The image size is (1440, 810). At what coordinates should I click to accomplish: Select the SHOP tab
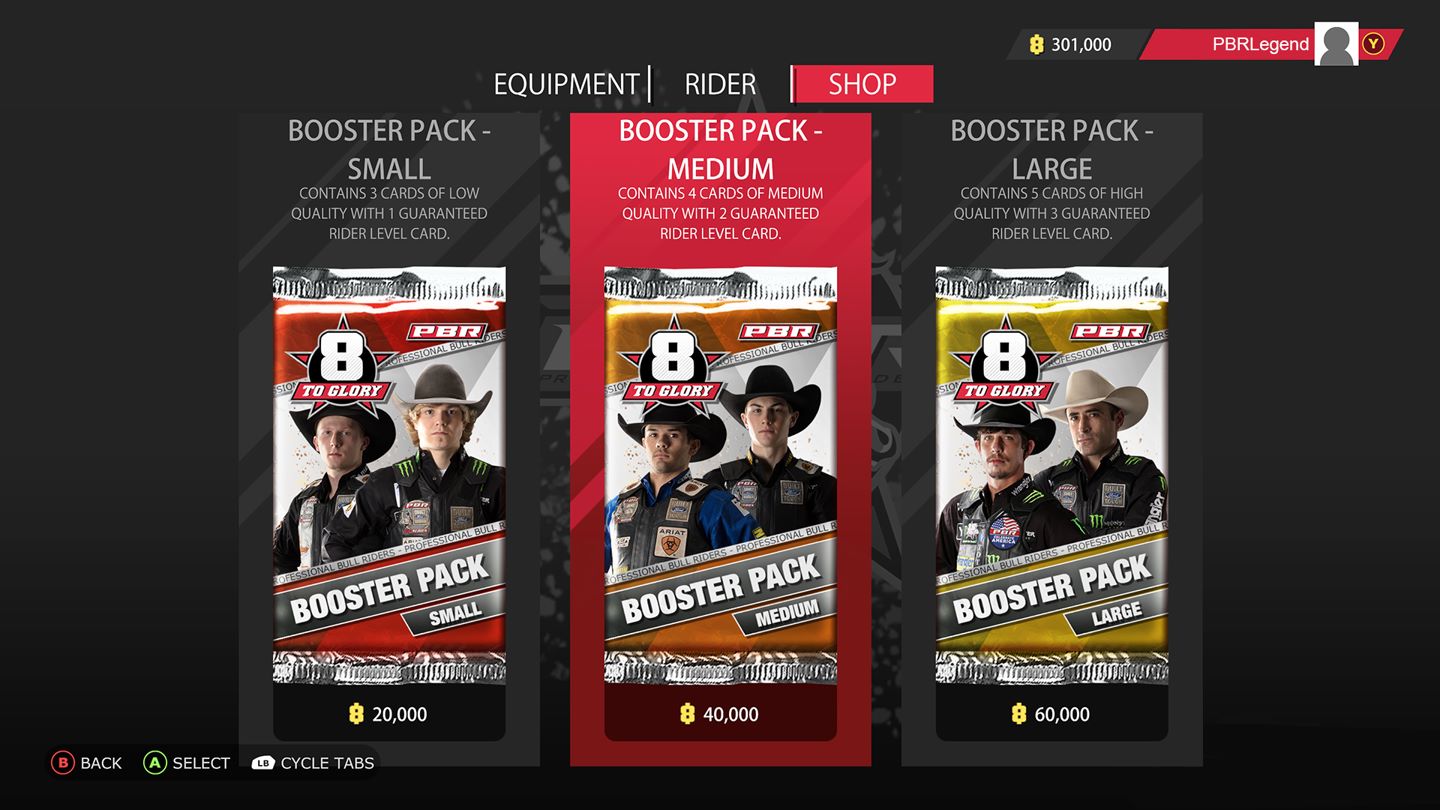pos(861,84)
